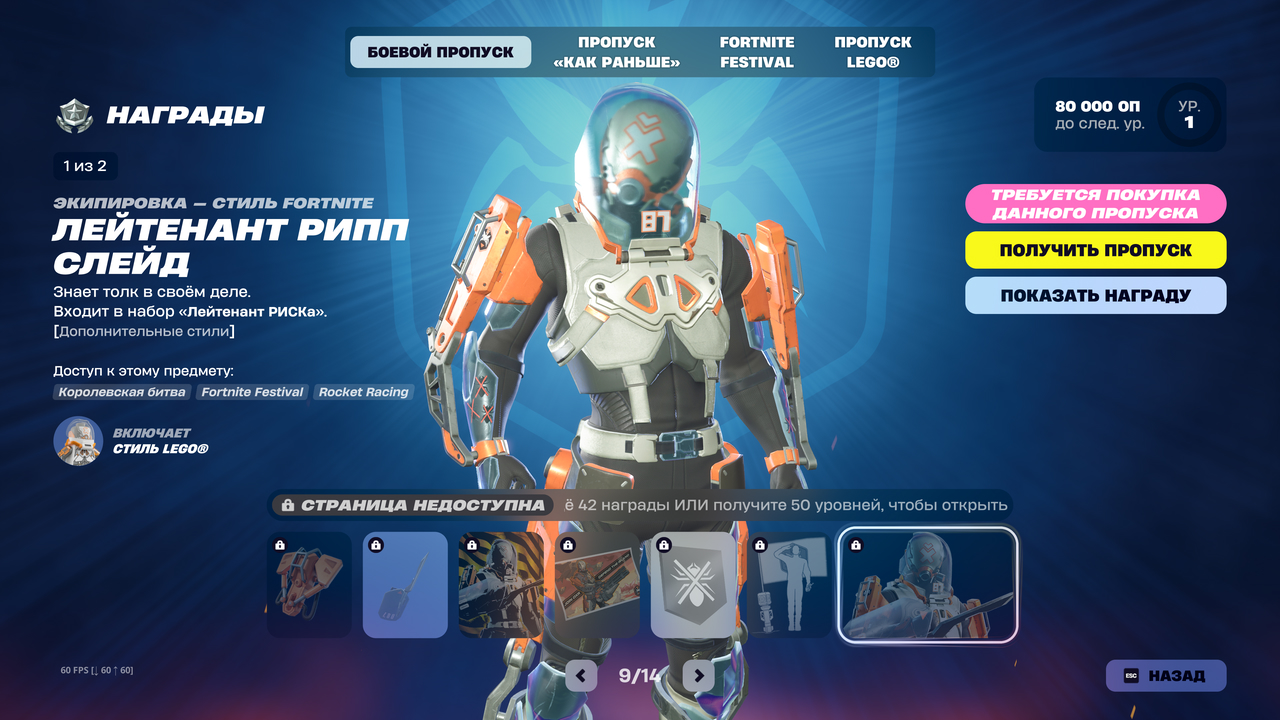Choose Показать награду button

1095,296
